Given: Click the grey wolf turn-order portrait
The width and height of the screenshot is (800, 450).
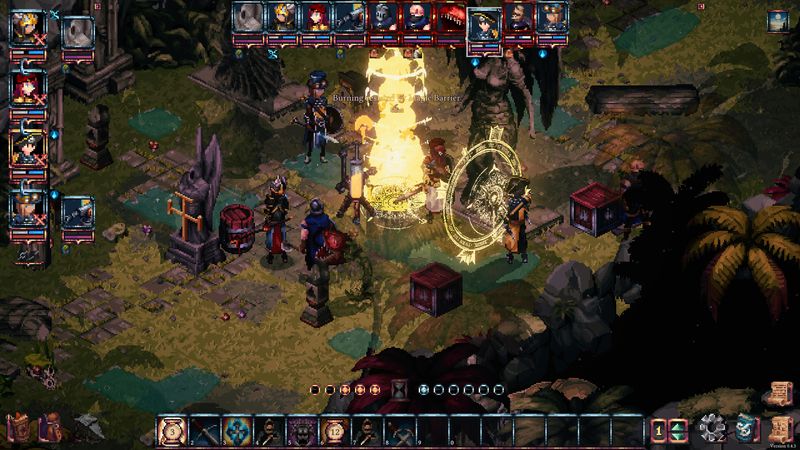Looking at the screenshot, I should coord(246,18).
